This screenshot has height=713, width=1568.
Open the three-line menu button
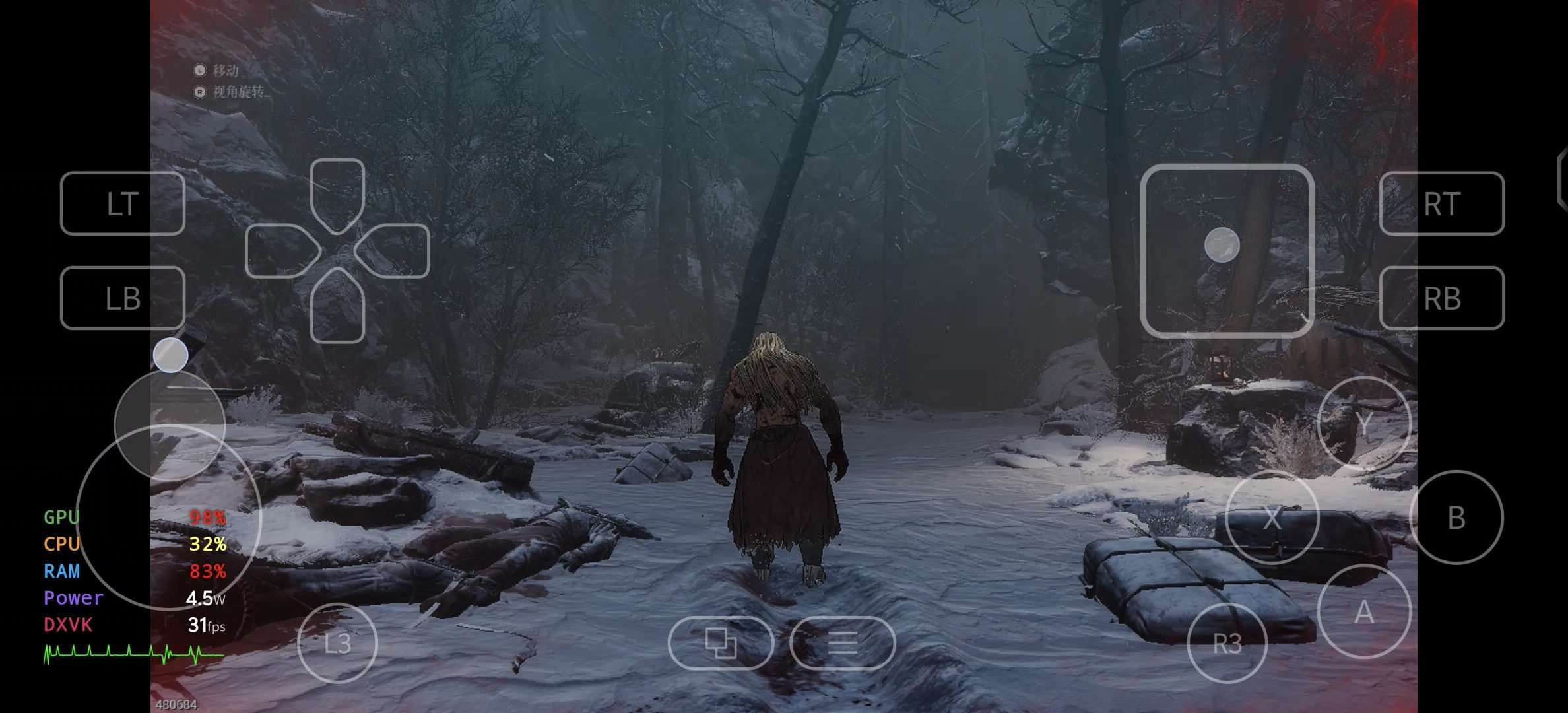click(842, 642)
